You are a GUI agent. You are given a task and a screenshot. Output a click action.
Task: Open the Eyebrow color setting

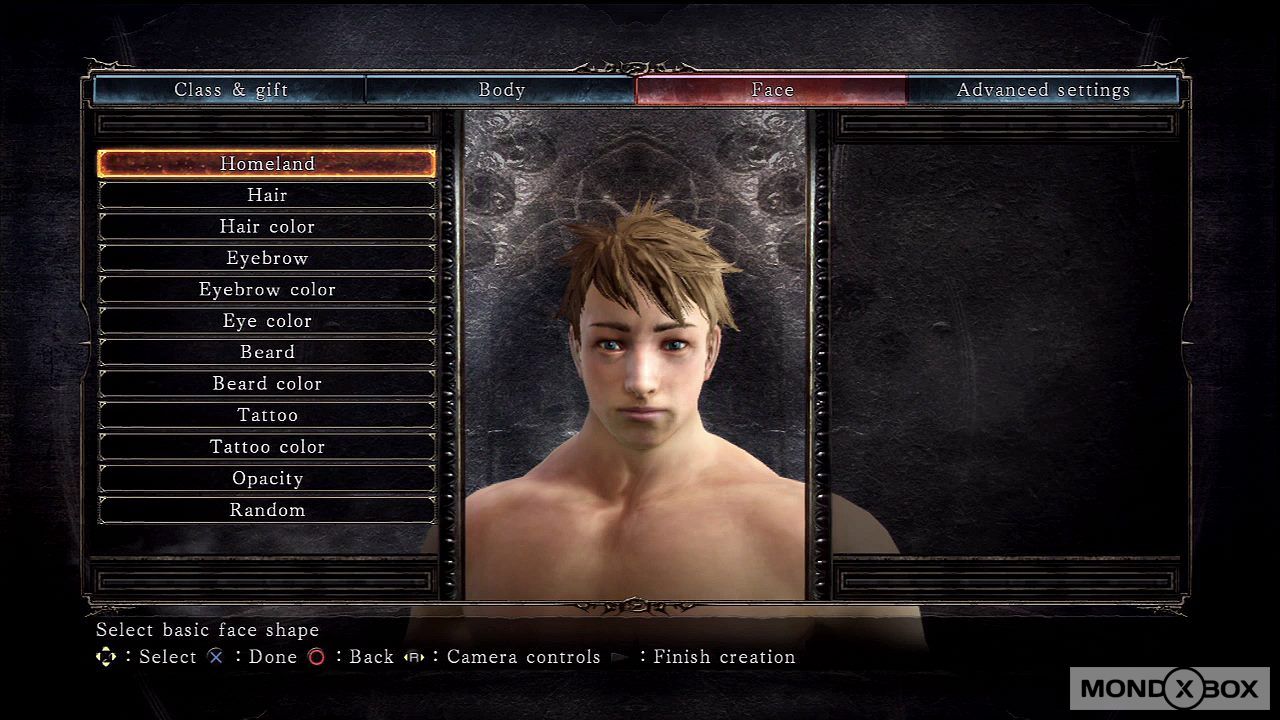[x=267, y=290]
